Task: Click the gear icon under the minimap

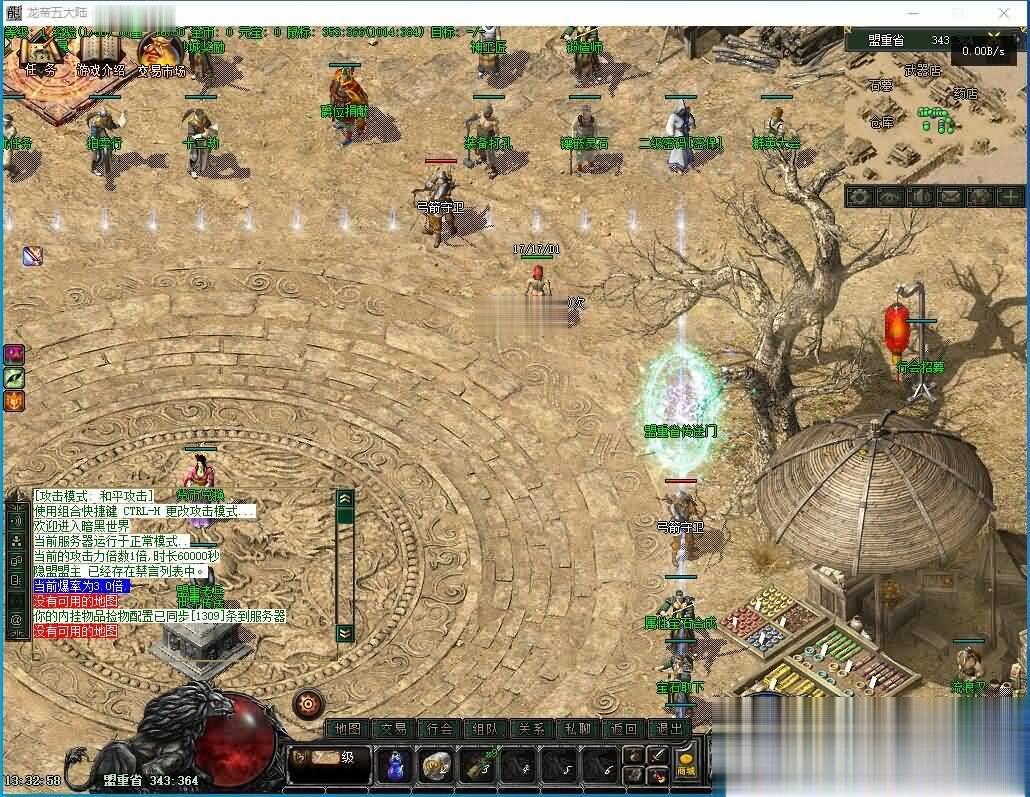Action: 860,197
